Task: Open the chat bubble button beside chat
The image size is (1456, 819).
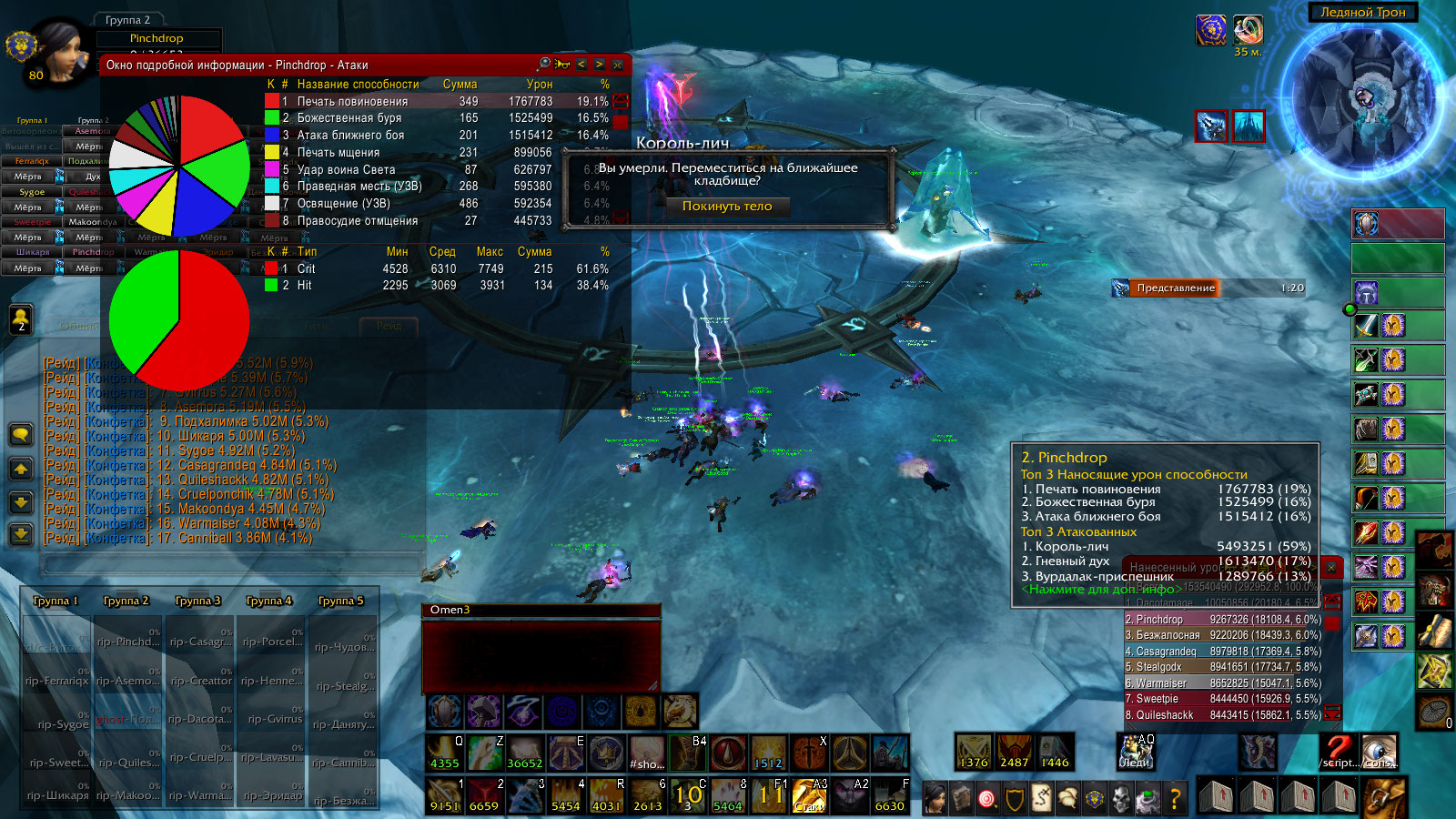Action: pyautogui.click(x=21, y=435)
